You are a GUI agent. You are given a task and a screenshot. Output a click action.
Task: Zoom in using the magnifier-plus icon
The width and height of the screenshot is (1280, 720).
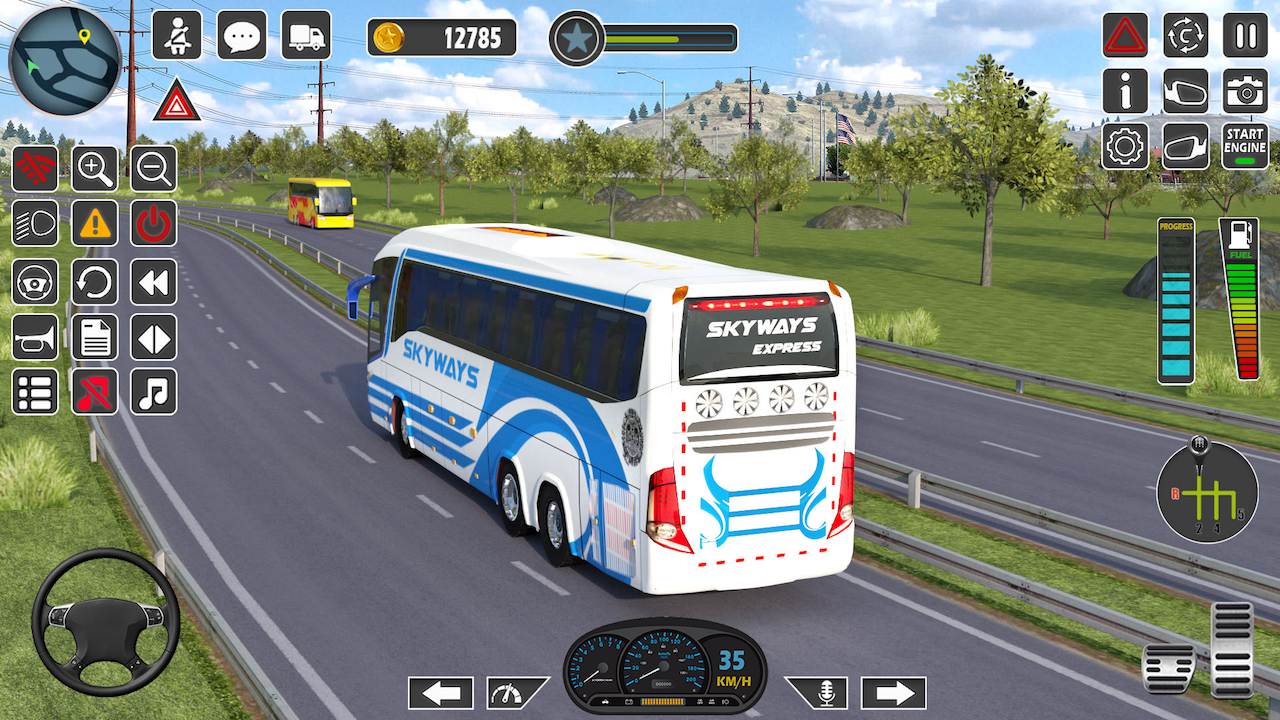[x=95, y=168]
